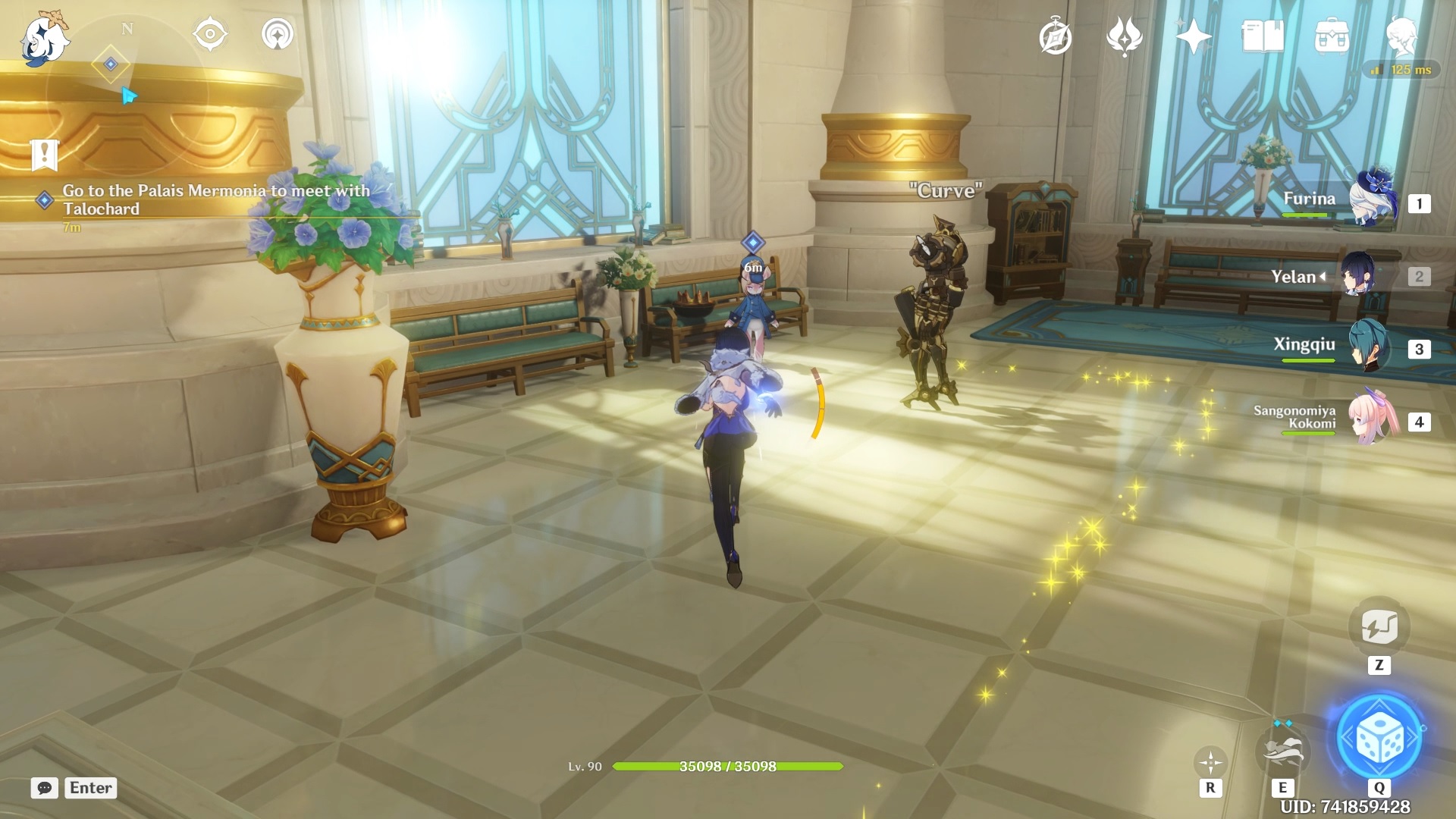Click the chat speech bubble icon
The width and height of the screenshot is (1456, 819).
click(x=45, y=788)
